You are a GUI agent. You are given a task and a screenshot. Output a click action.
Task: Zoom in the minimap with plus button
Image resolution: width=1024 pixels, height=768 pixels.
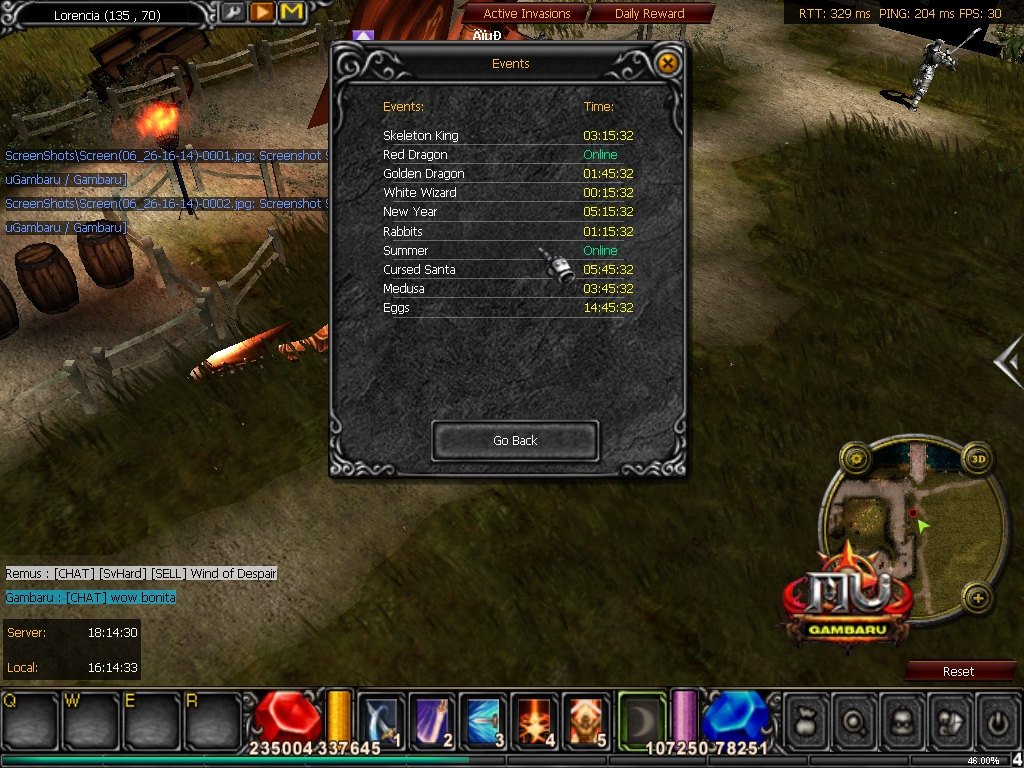[977, 600]
